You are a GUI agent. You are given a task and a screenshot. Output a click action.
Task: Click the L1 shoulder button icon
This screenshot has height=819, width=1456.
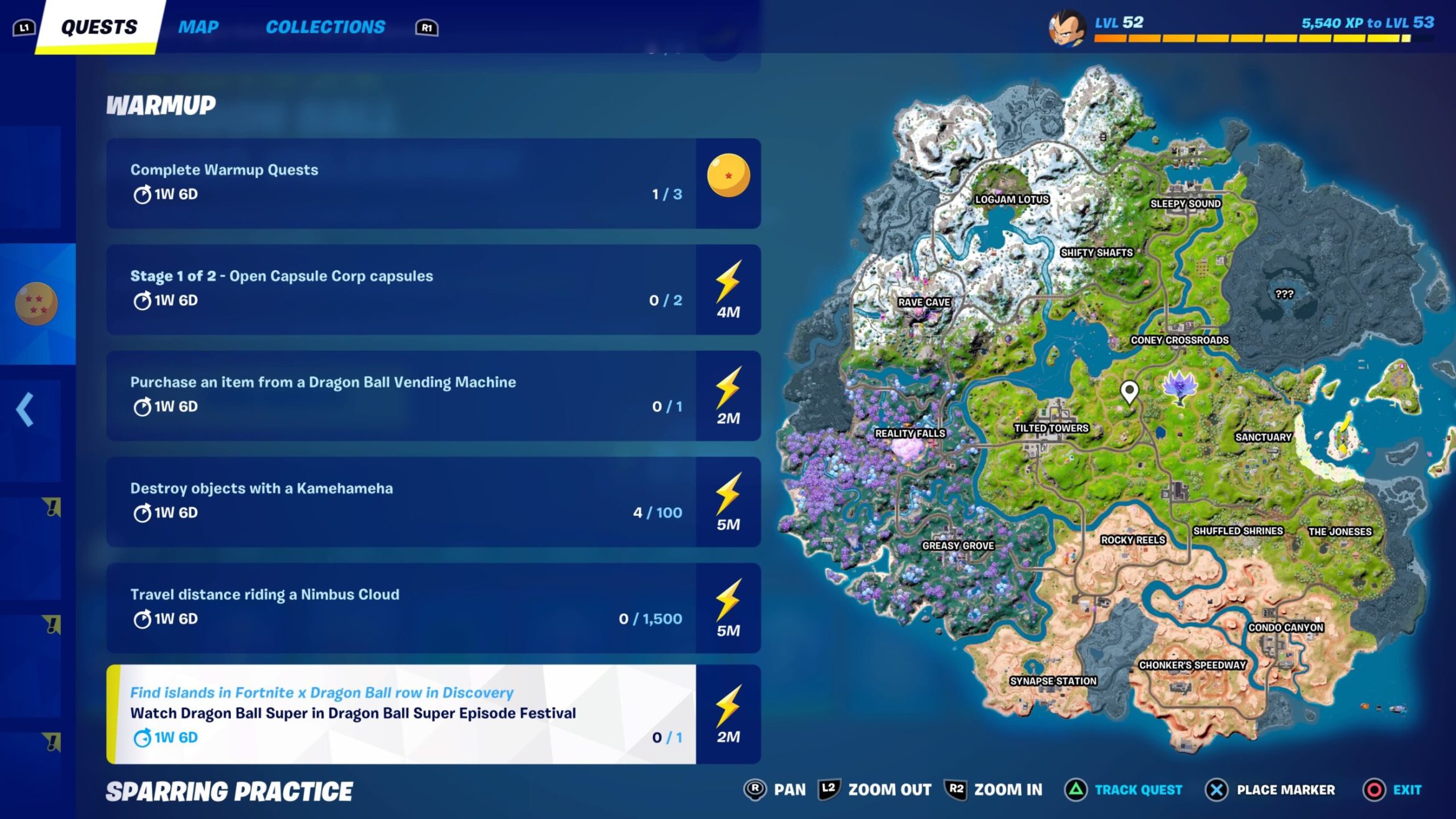(24, 26)
